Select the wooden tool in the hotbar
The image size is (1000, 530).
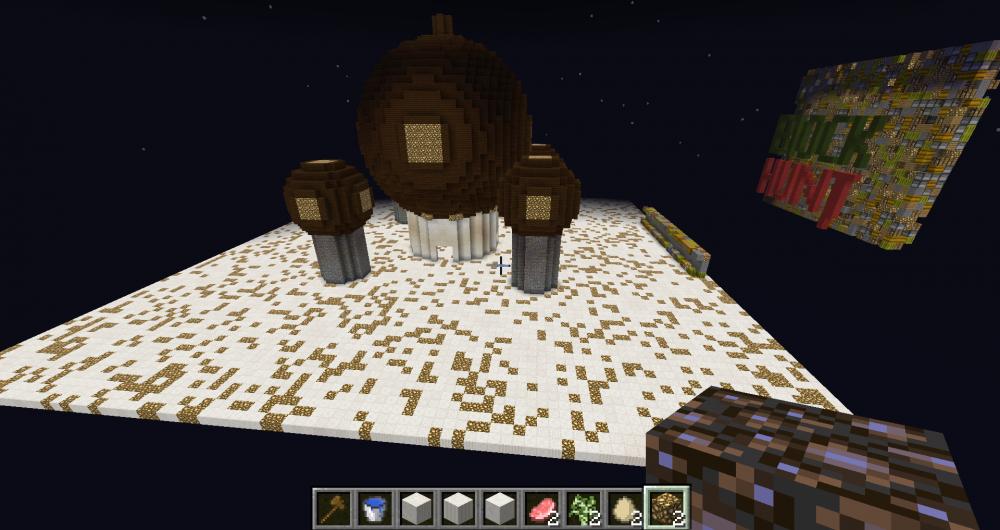pos(335,508)
